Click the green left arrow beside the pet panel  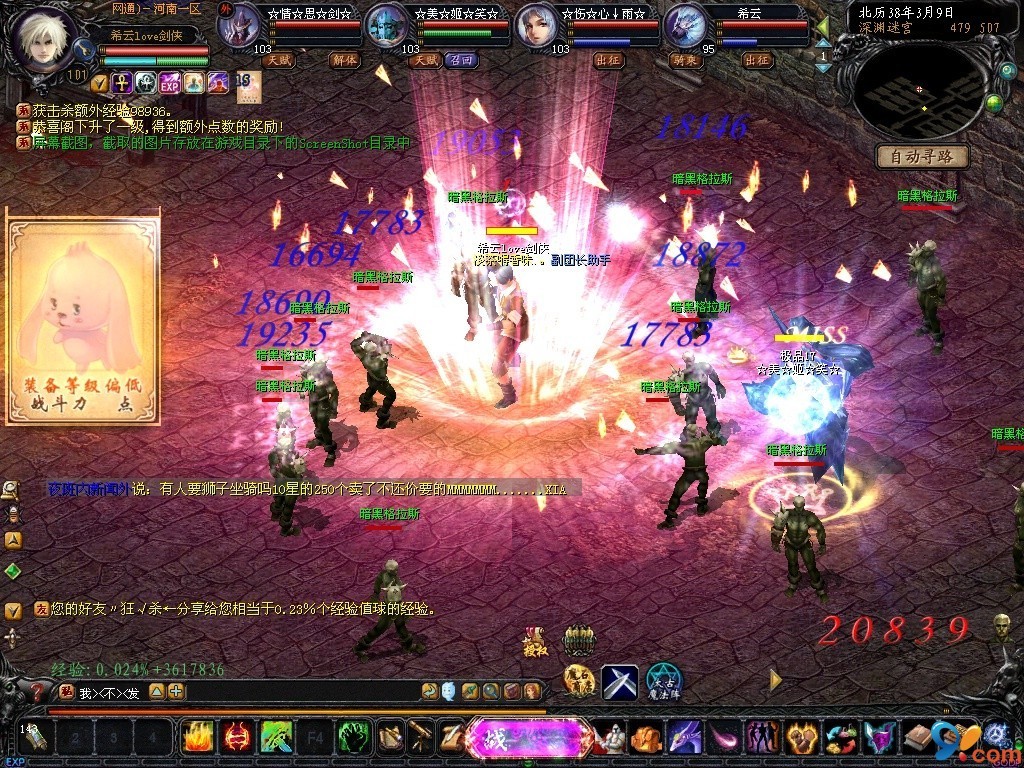pyautogui.click(x=822, y=27)
